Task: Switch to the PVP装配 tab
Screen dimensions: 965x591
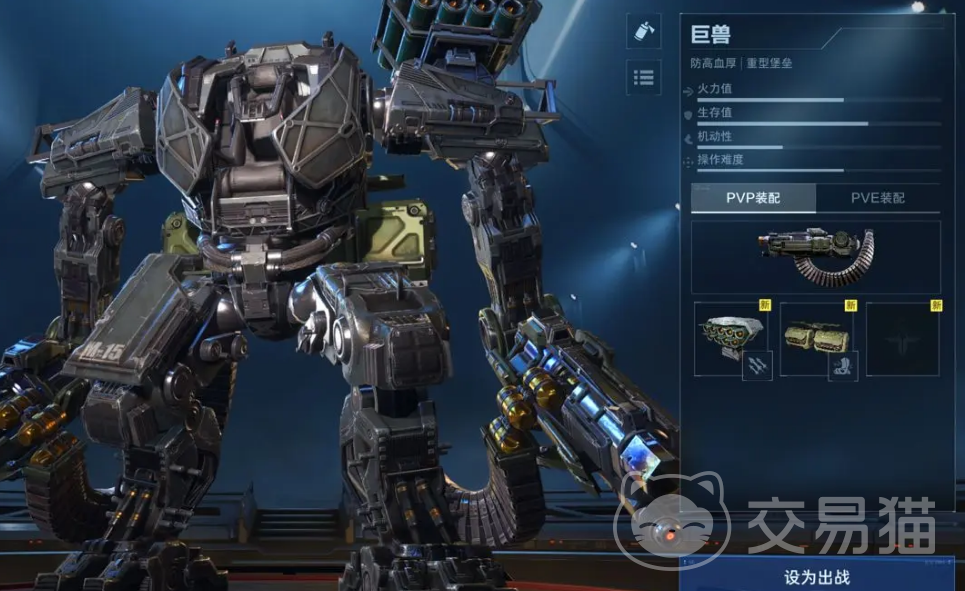Action: [753, 198]
